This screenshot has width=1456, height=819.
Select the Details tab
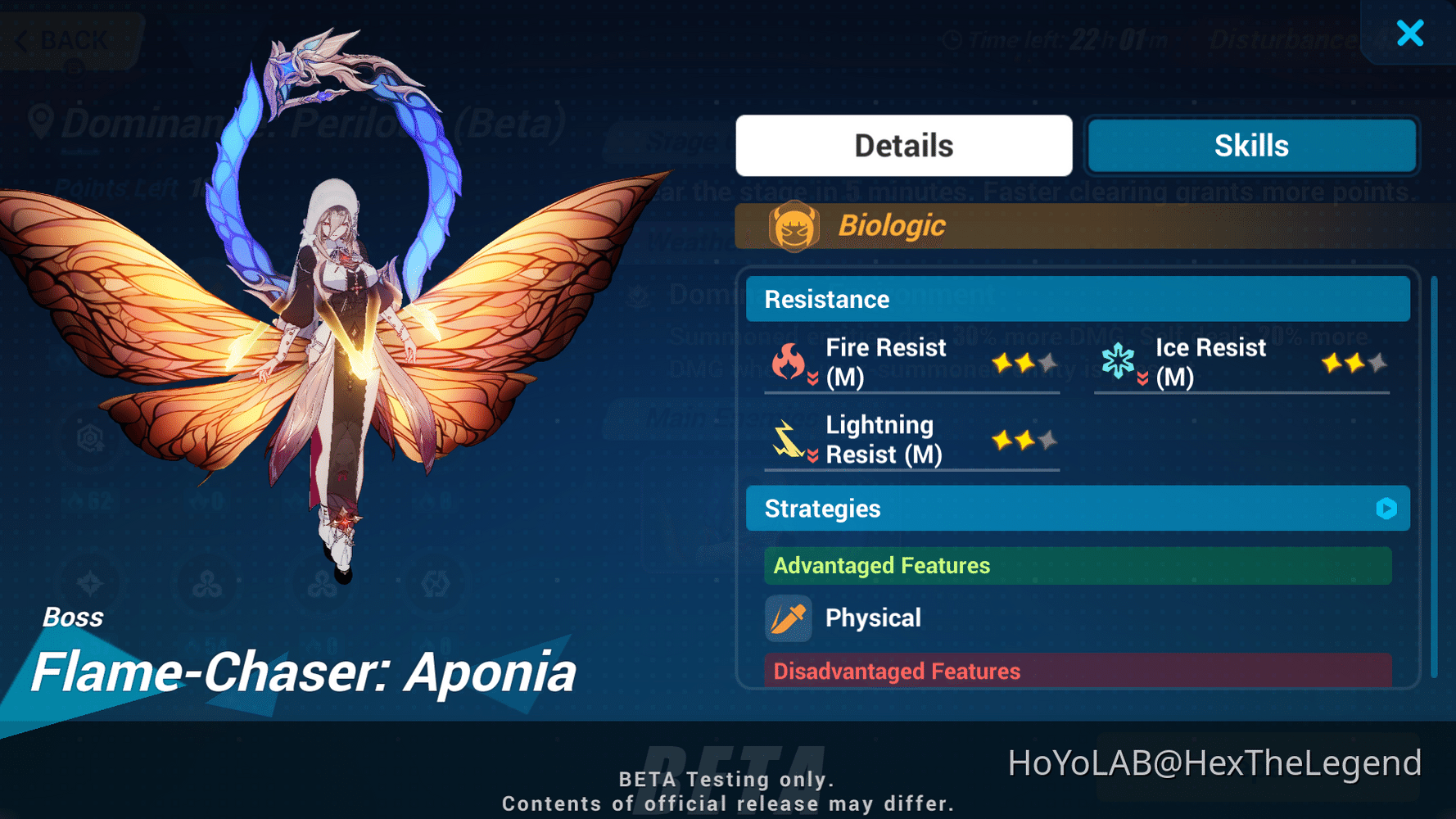pyautogui.click(x=903, y=145)
